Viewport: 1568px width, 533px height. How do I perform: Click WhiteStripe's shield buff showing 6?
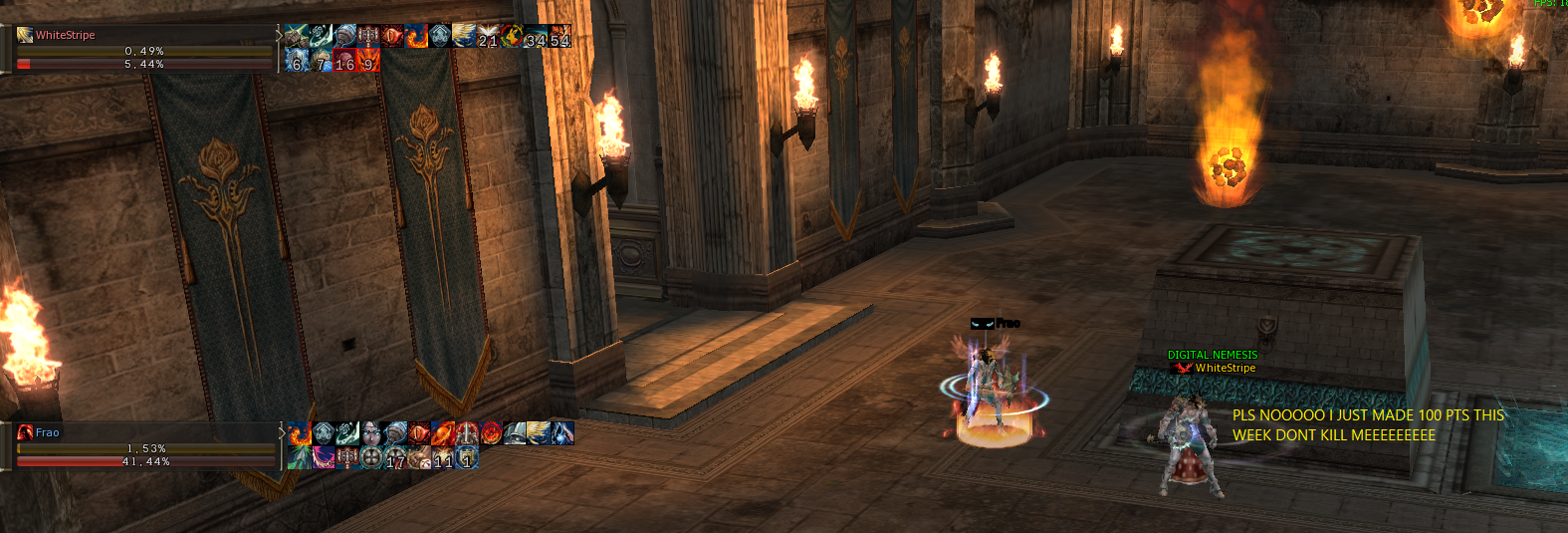pos(297,60)
